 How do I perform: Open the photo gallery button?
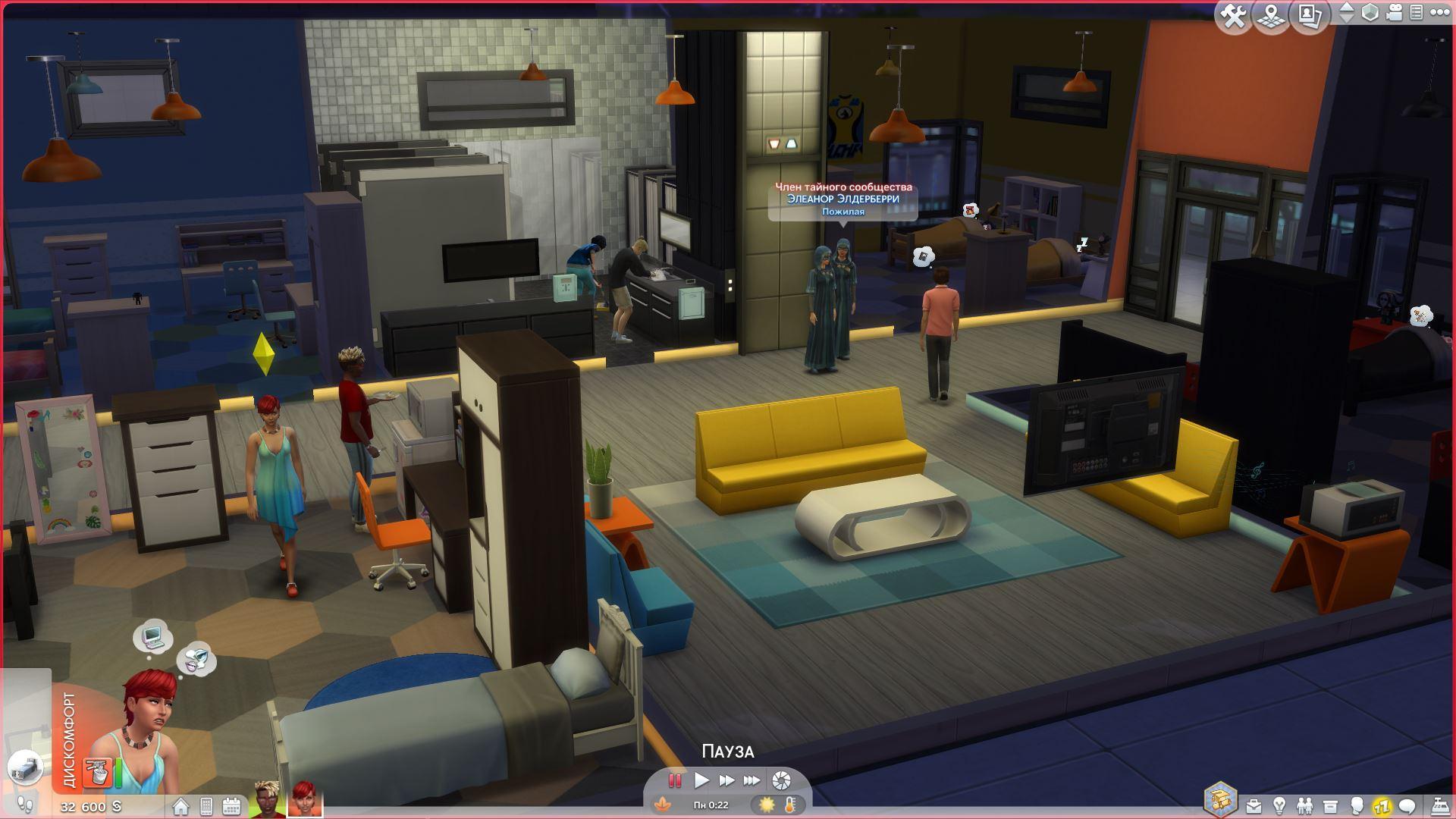pyautogui.click(x=1310, y=16)
